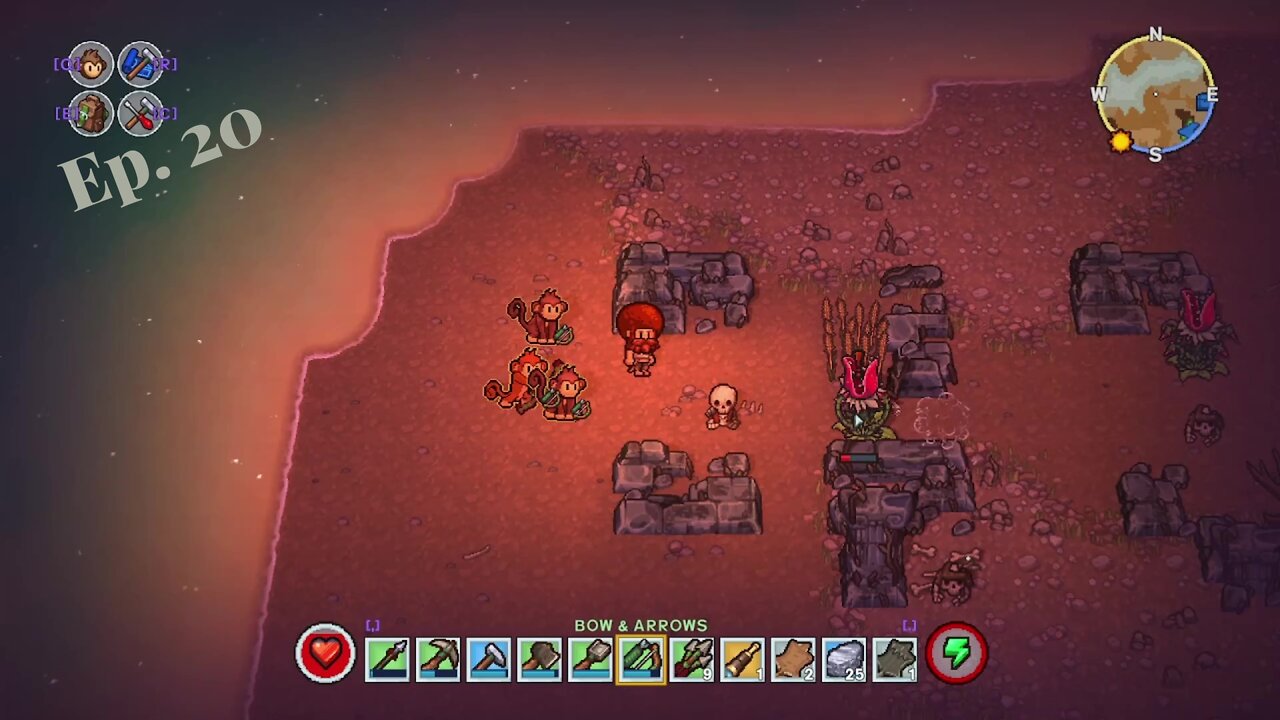Select the light brown hide slot
Viewport: 1280px width, 720px height.
click(x=794, y=659)
